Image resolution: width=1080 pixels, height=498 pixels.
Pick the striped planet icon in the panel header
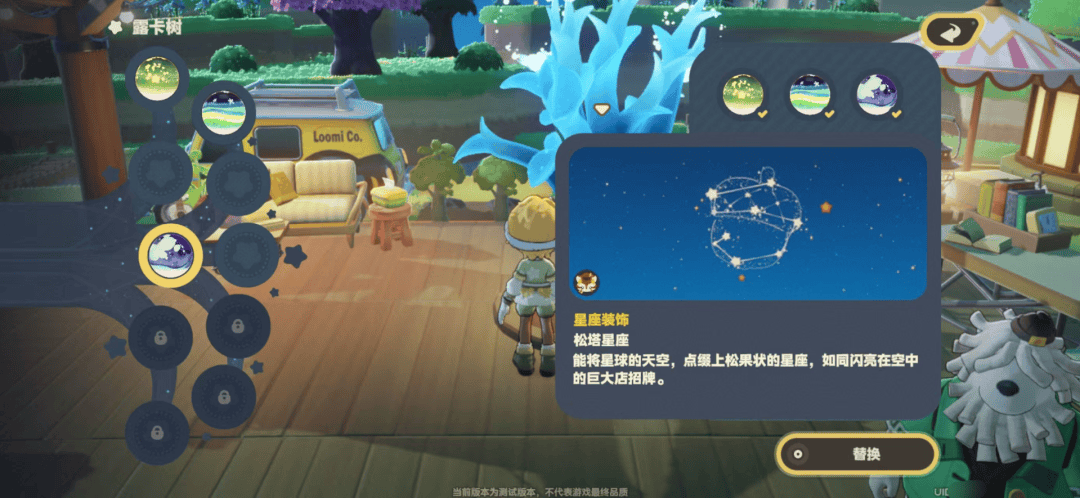[809, 95]
